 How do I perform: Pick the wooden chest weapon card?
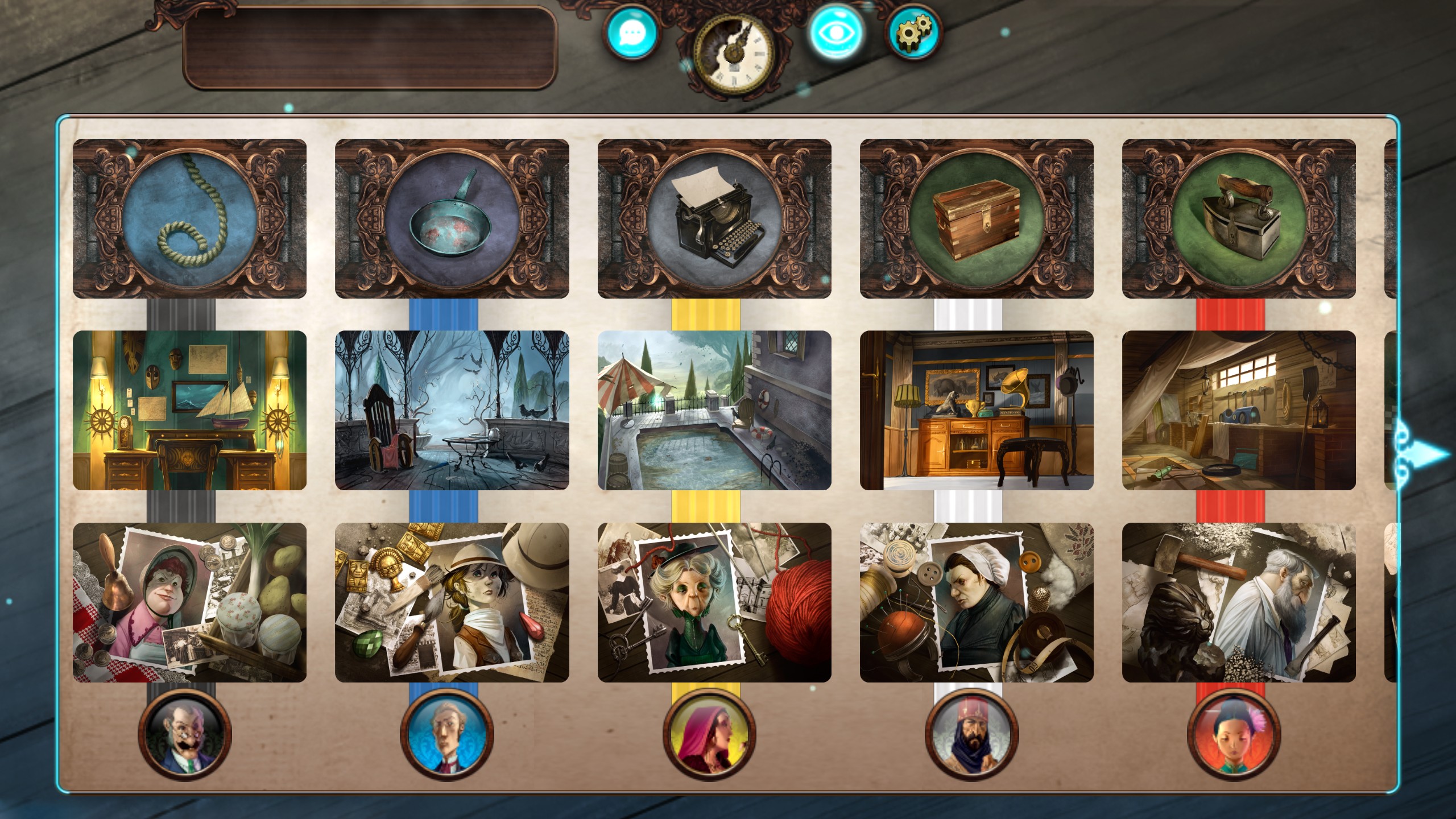[977, 219]
